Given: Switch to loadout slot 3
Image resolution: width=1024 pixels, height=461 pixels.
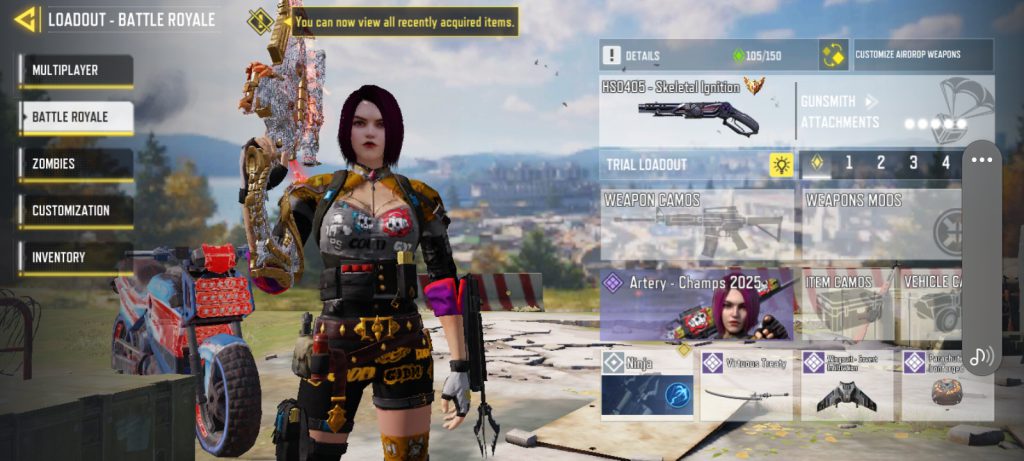Looking at the screenshot, I should point(912,163).
